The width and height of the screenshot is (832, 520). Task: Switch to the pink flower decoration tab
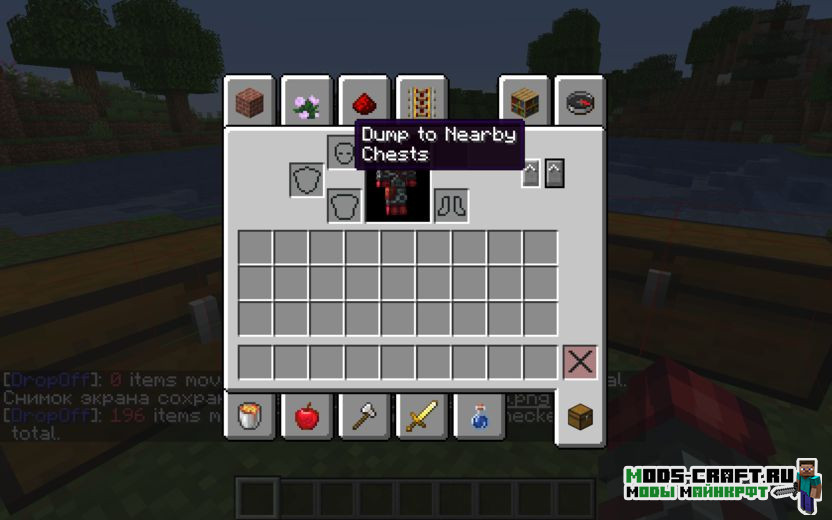pos(306,101)
